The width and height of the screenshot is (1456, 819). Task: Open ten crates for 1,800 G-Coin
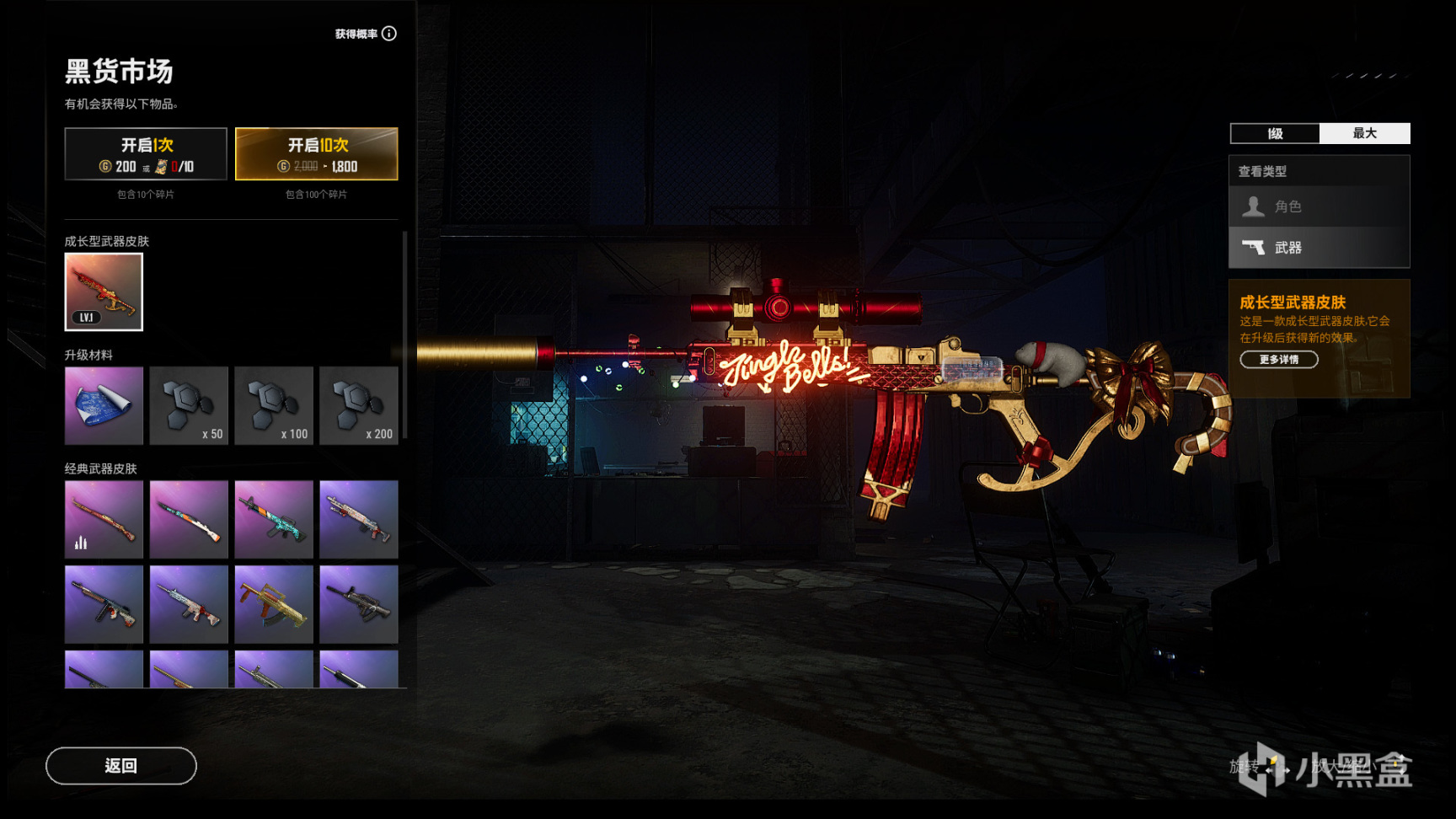pyautogui.click(x=316, y=154)
